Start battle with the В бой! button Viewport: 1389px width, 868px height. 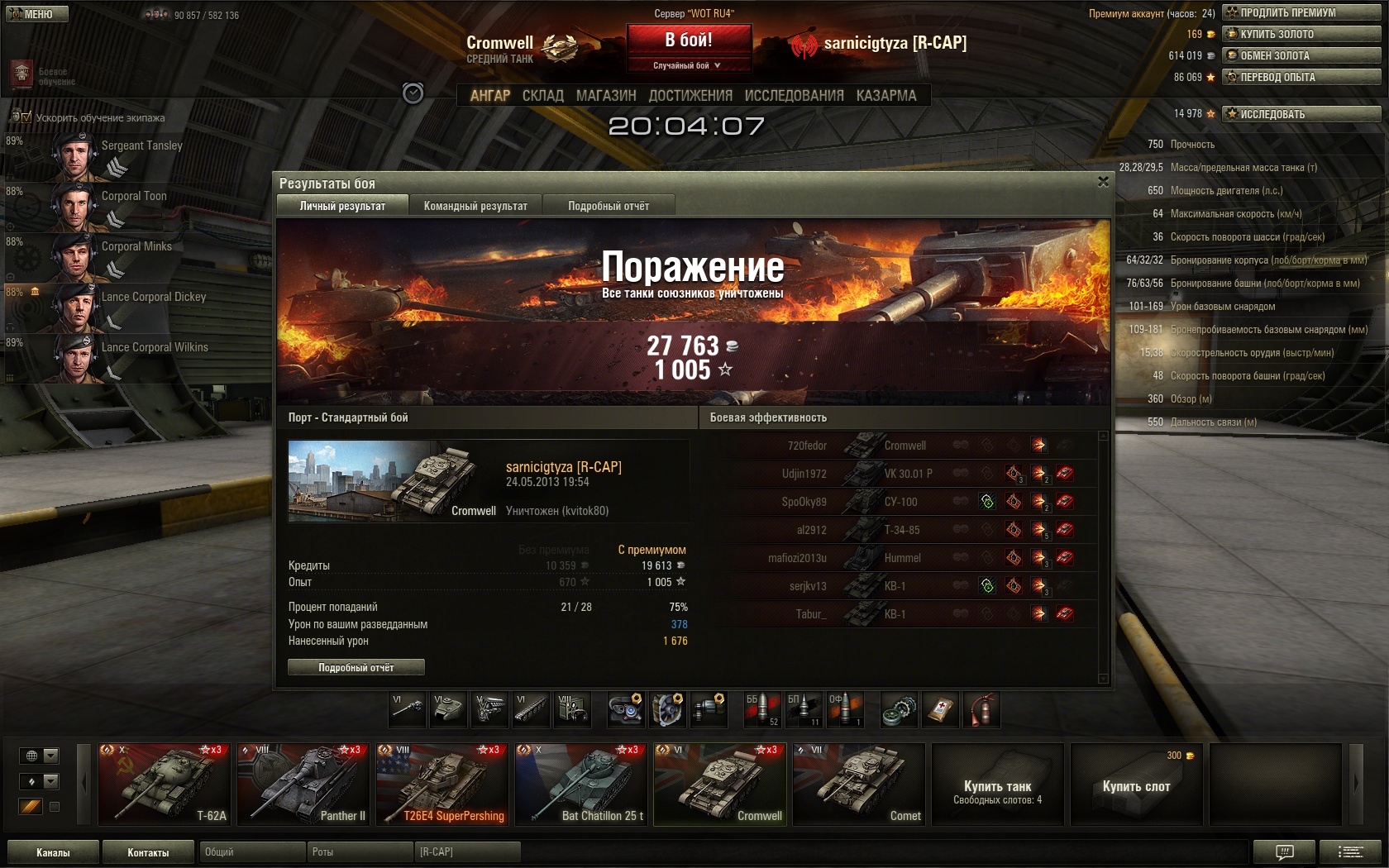click(x=689, y=40)
